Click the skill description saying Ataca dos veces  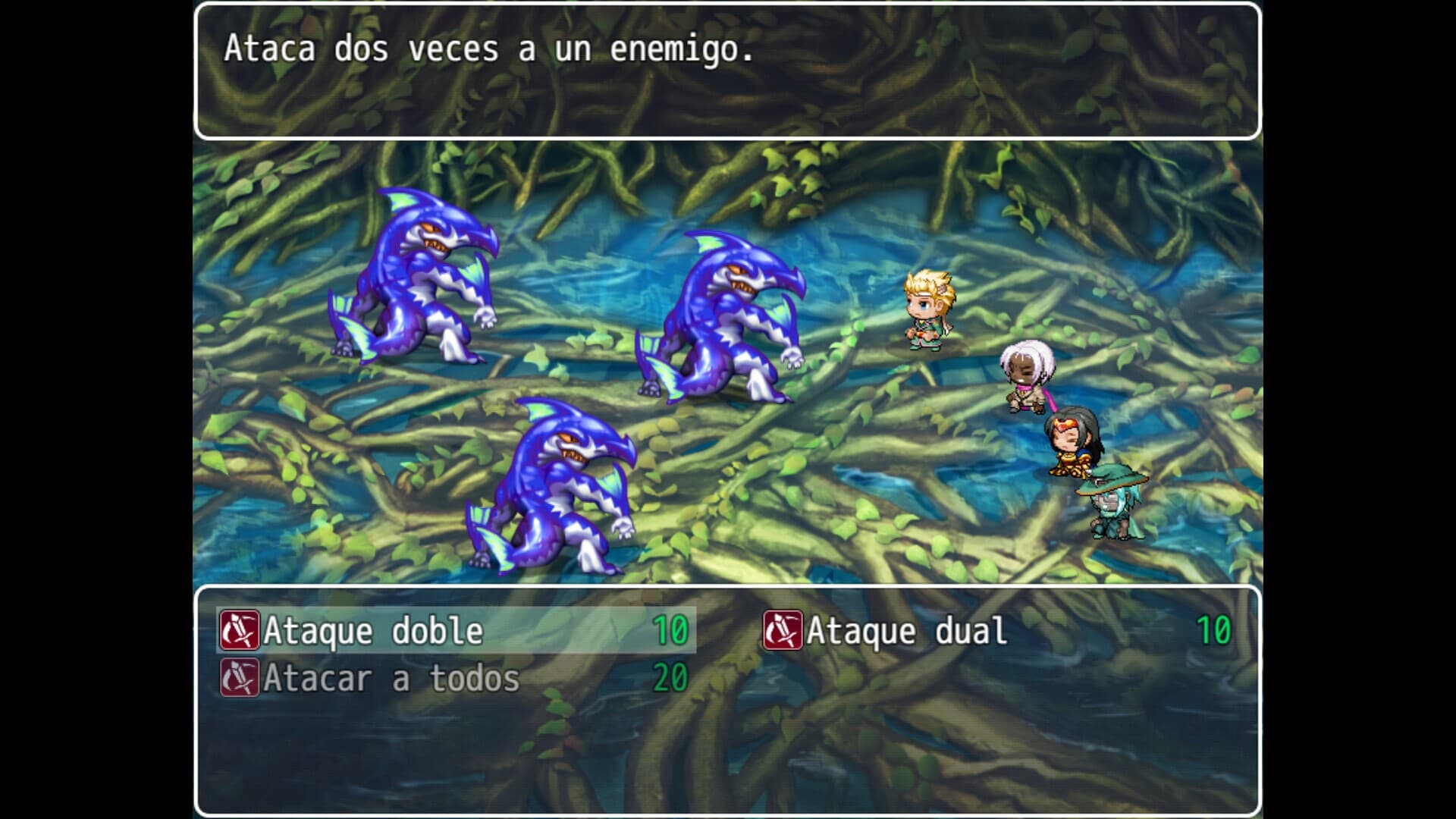coord(485,52)
